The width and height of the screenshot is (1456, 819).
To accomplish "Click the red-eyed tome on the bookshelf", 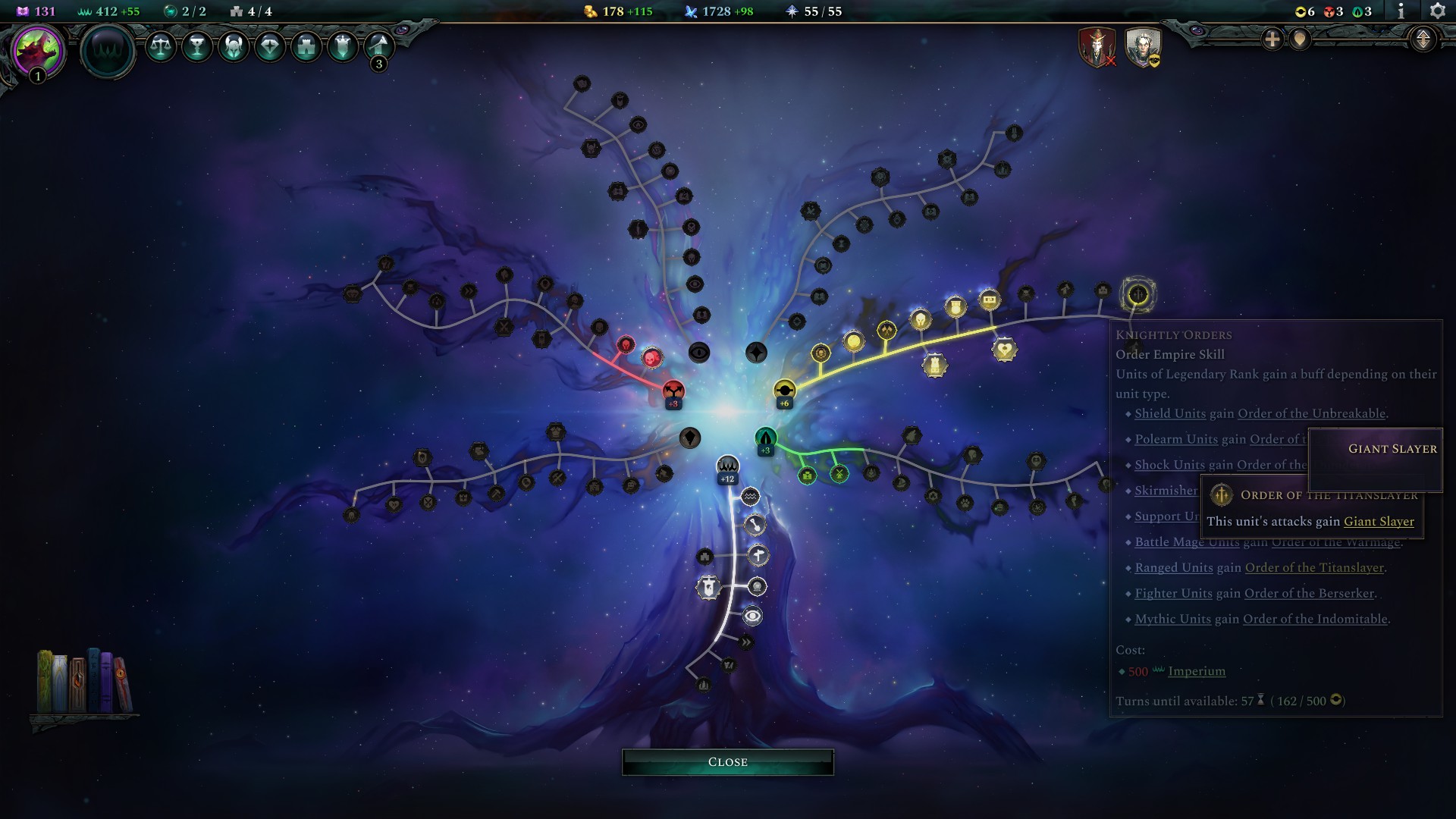I will coord(121,673).
